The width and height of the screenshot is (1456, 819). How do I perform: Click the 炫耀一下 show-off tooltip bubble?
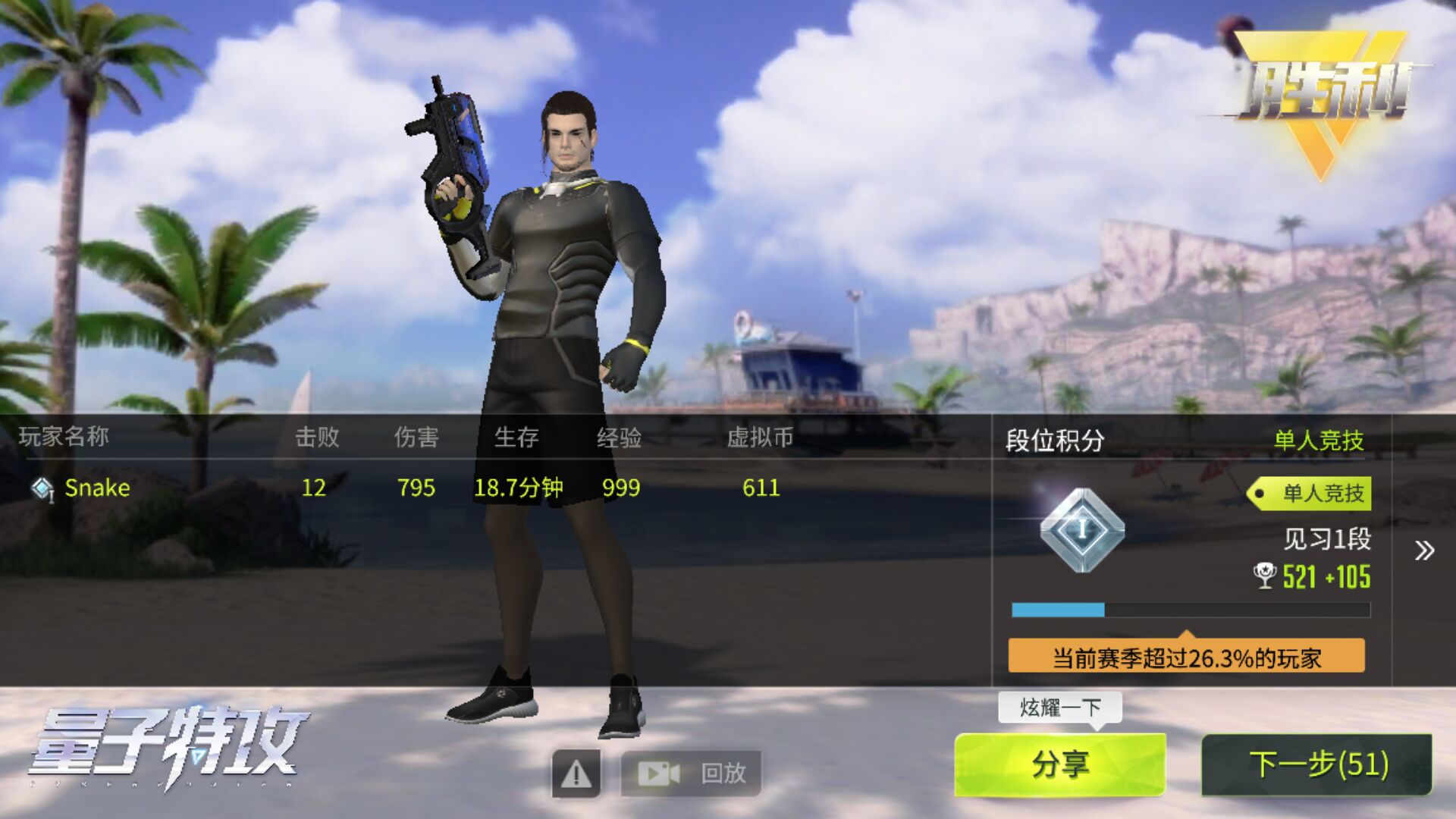1059,708
